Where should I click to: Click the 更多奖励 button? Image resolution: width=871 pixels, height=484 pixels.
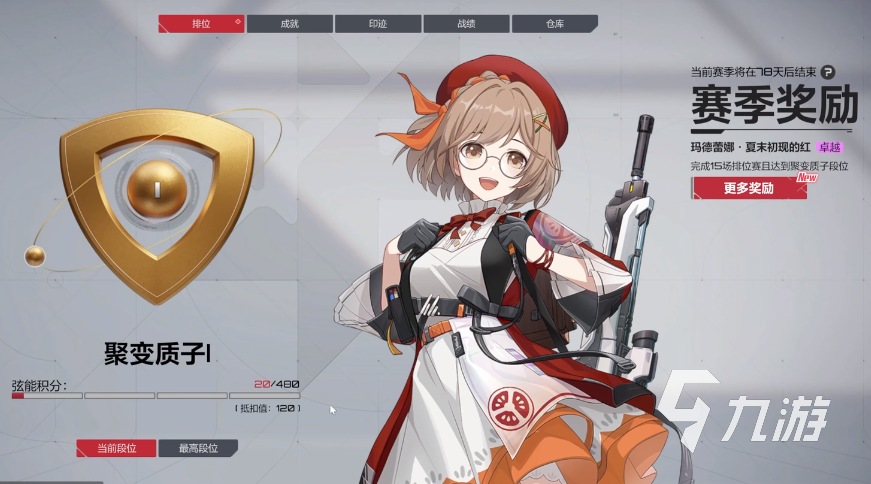[x=749, y=188]
